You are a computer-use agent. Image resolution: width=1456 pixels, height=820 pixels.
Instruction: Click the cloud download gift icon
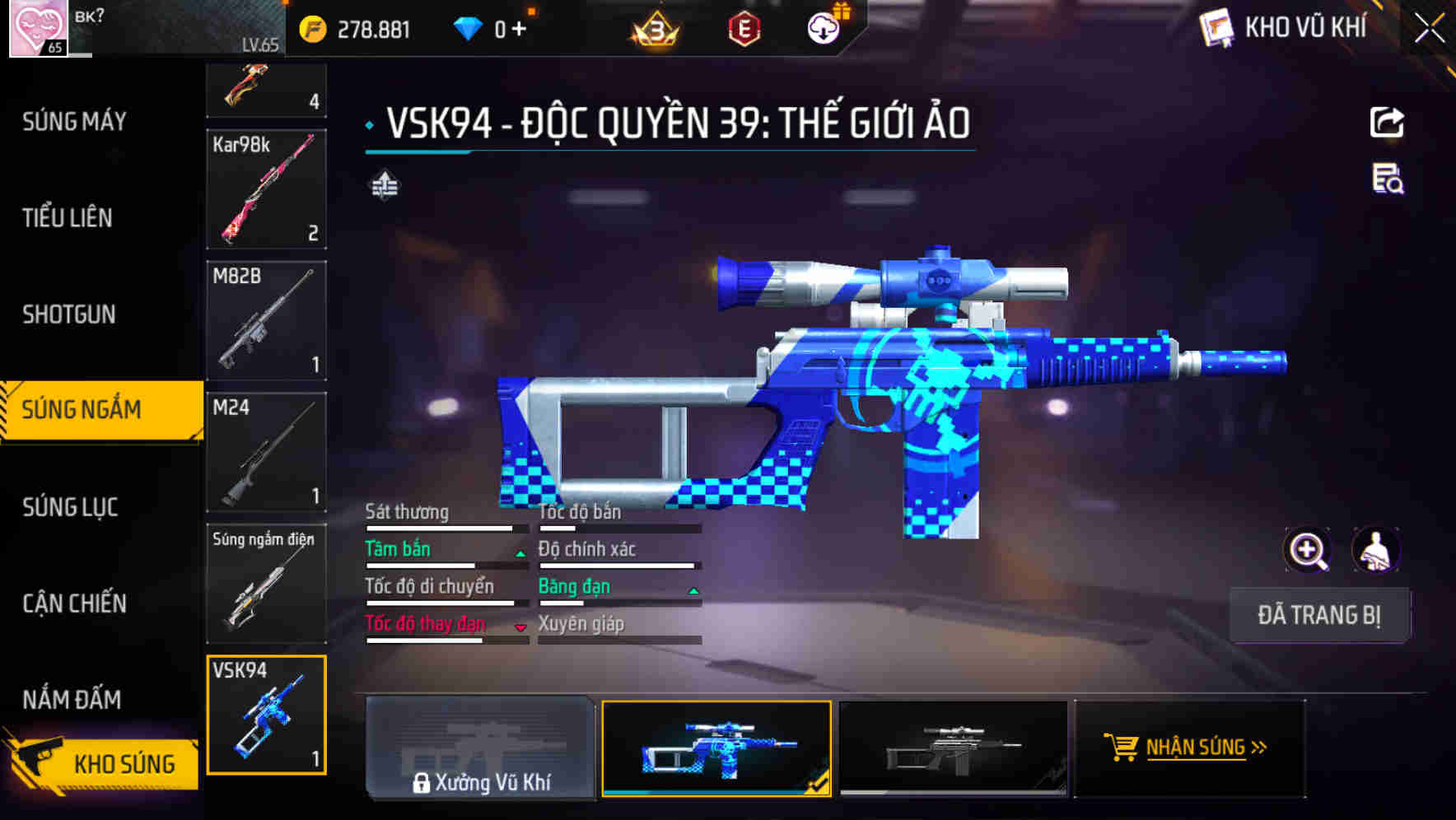pos(822,26)
